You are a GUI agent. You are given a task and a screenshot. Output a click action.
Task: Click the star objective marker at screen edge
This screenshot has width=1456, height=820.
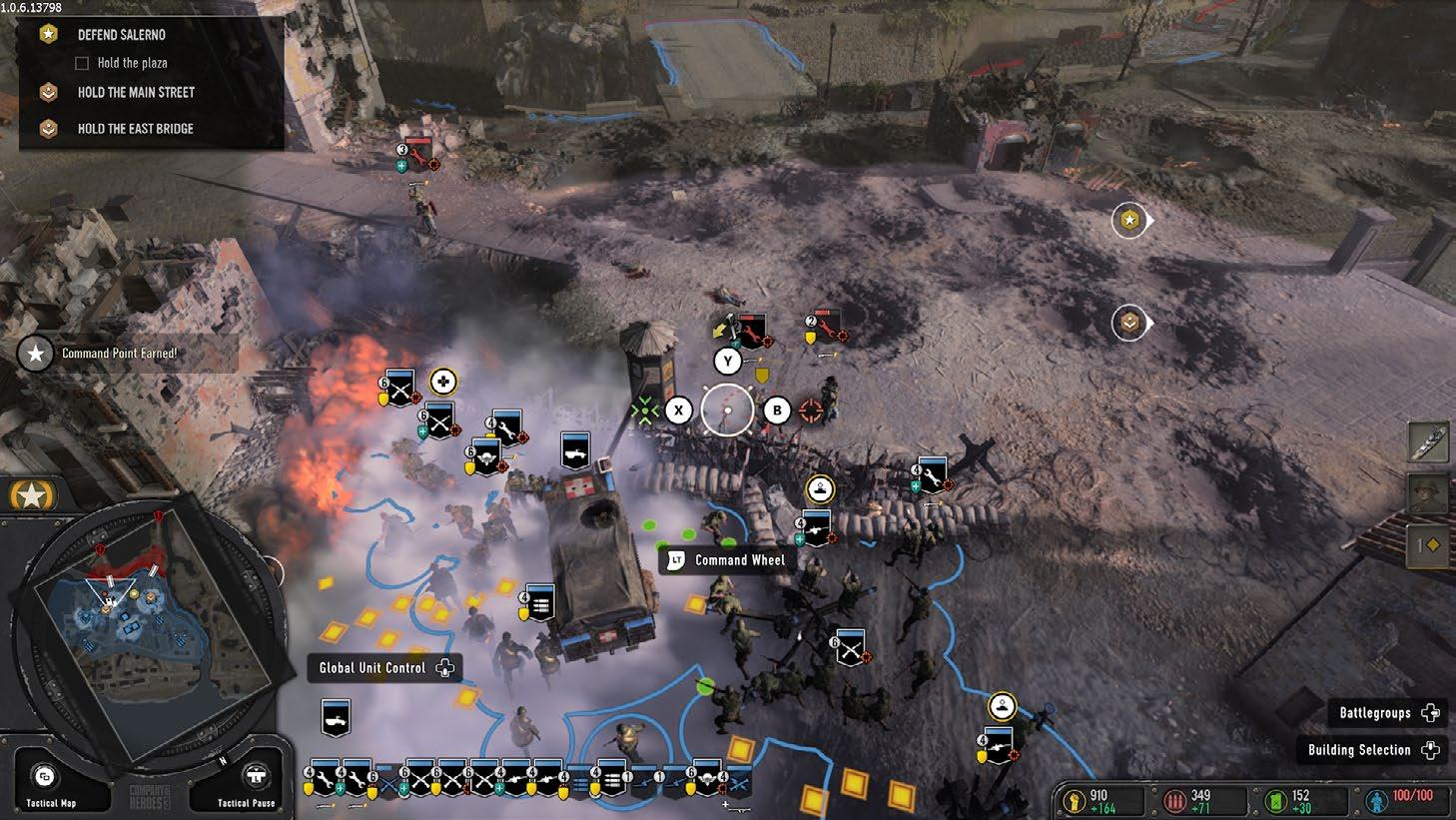[x=1129, y=220]
